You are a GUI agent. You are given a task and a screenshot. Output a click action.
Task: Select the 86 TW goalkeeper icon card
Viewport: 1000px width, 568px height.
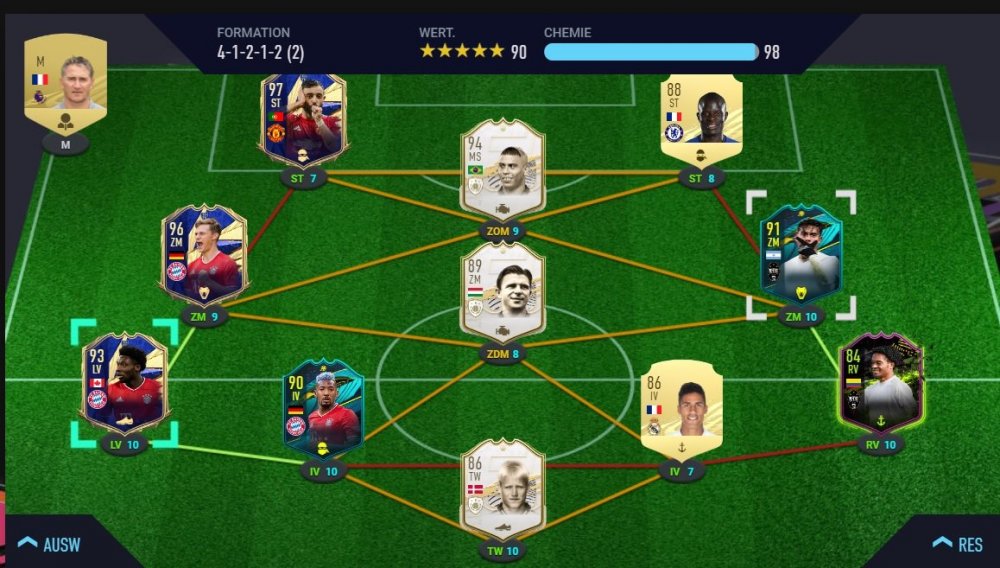[502, 486]
